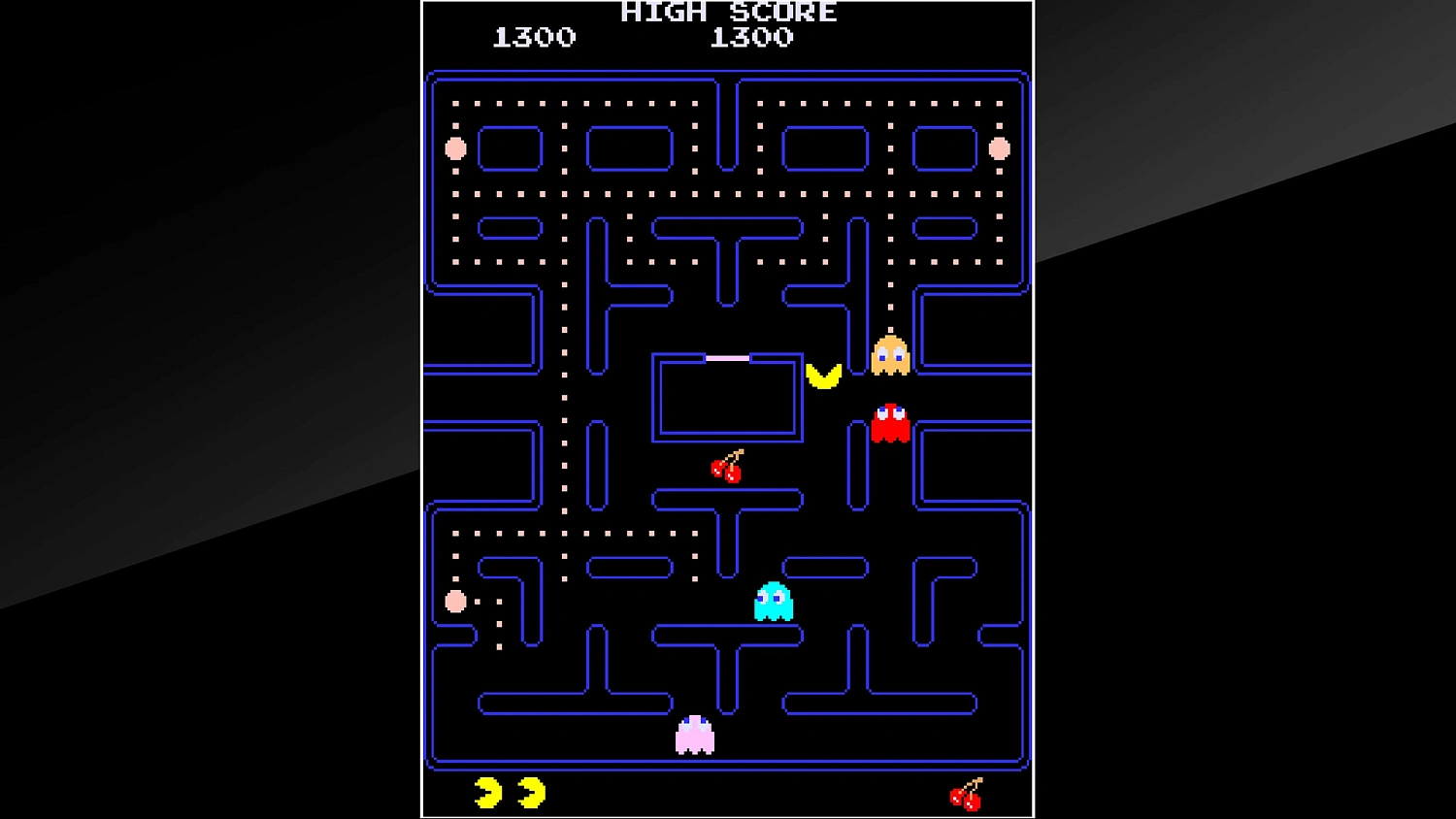The width and height of the screenshot is (1456, 819).
Task: Select the first Pac-Man life icon
Action: tap(486, 792)
